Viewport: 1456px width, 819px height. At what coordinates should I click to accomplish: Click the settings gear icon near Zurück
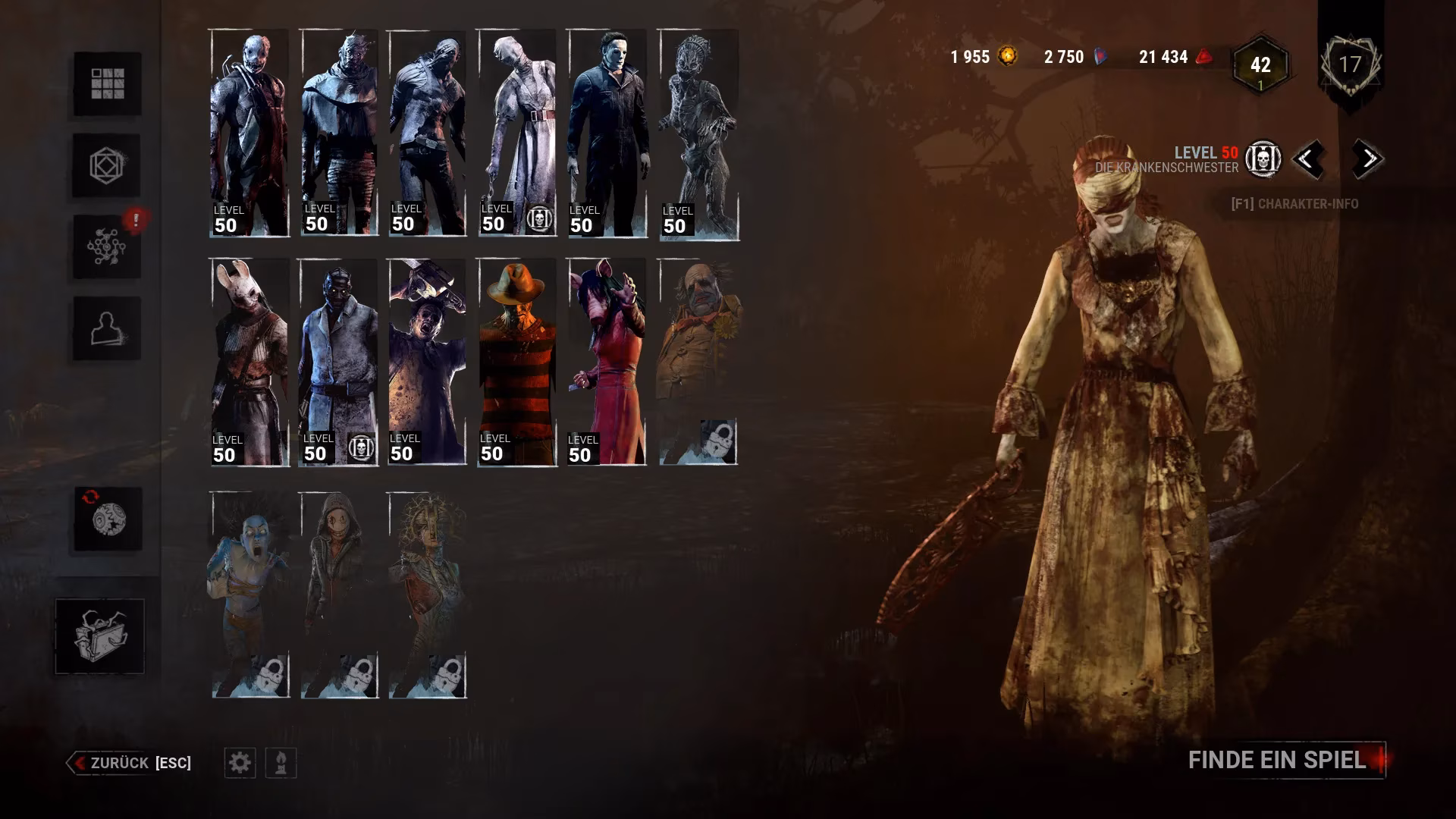click(x=241, y=763)
